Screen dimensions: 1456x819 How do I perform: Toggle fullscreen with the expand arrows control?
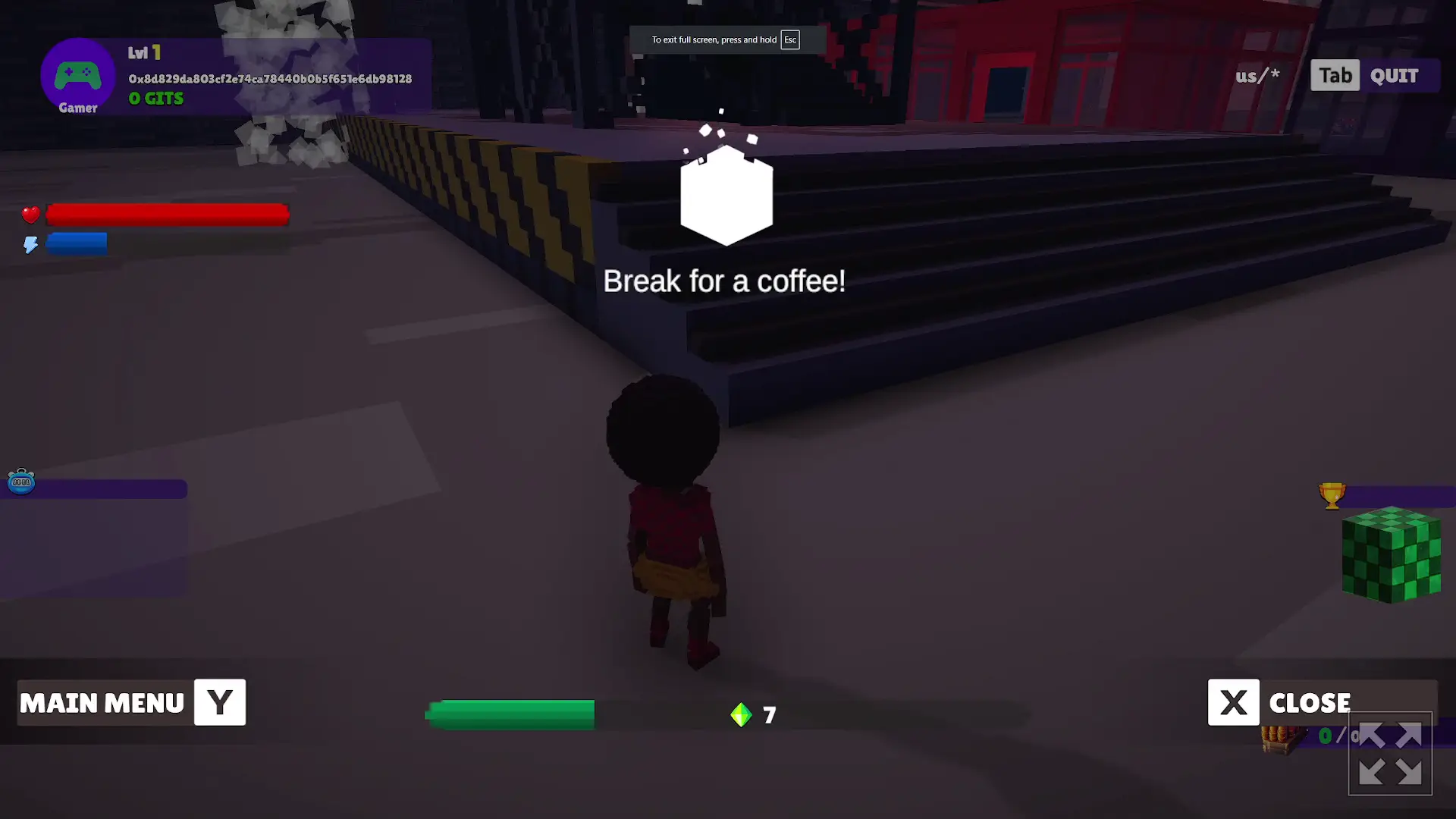coord(1390,755)
